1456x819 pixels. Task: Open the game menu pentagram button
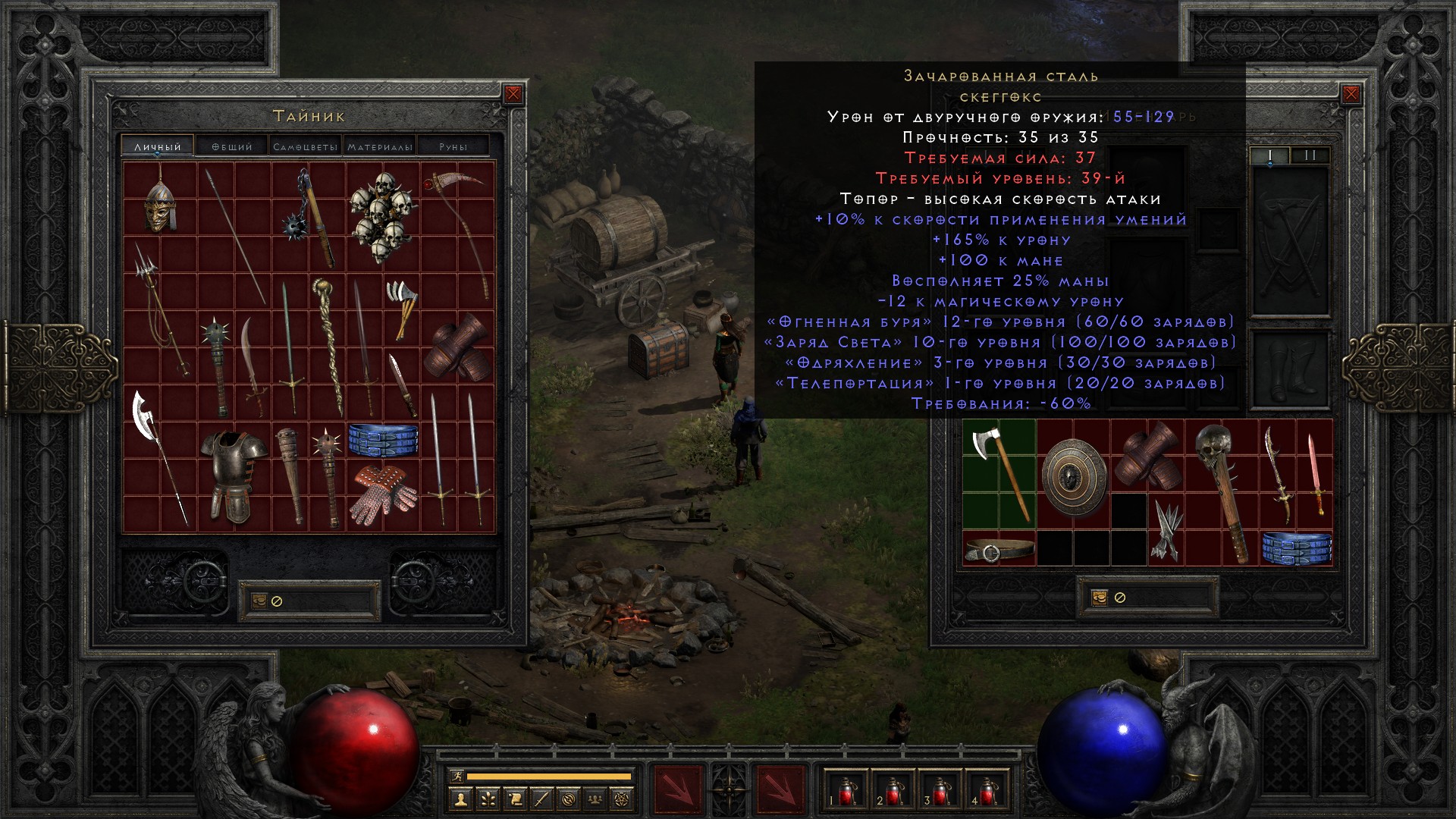(623, 798)
